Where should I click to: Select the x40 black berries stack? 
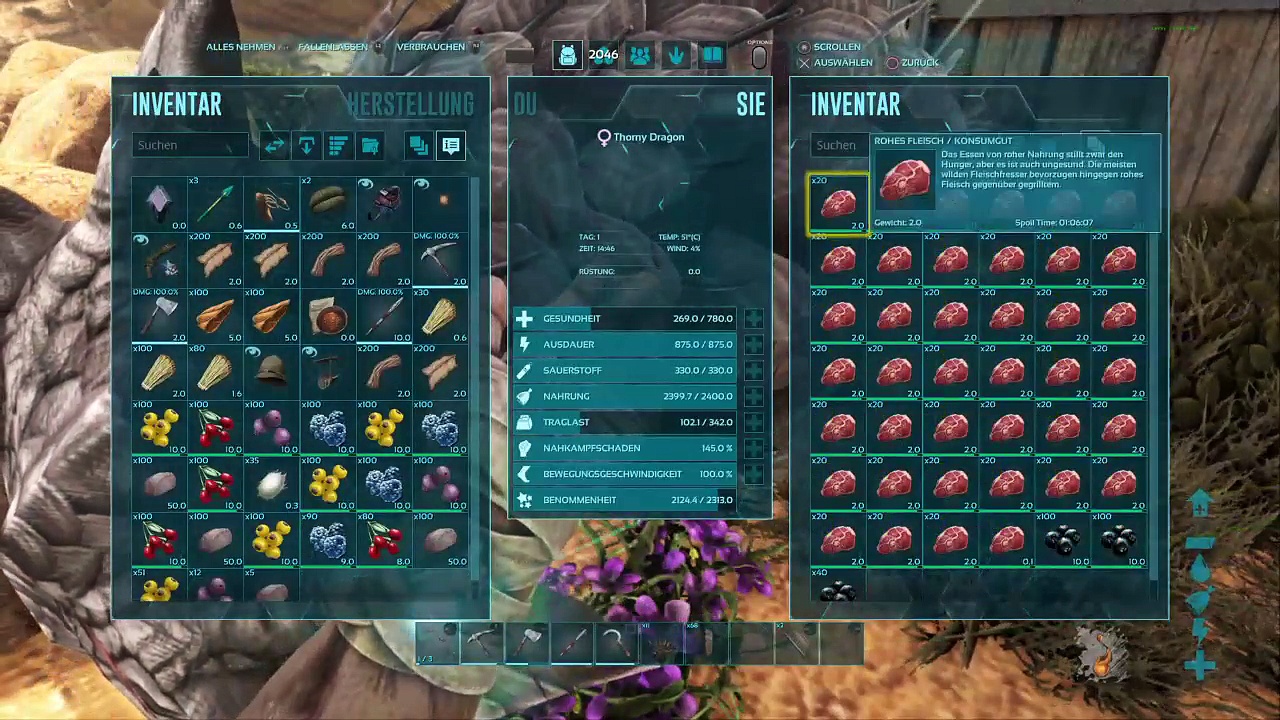pos(838,588)
